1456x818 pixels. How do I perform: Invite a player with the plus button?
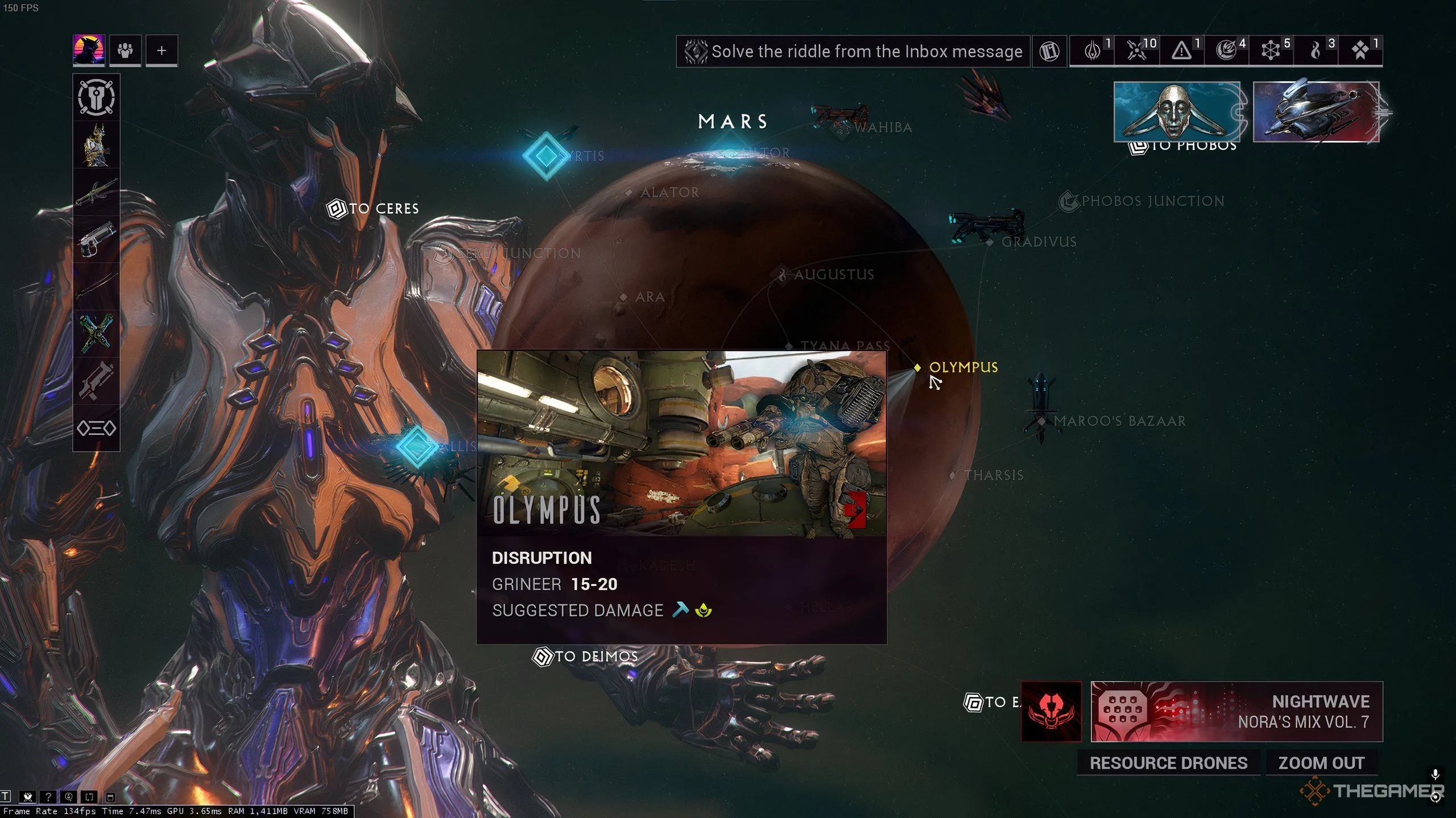point(162,50)
